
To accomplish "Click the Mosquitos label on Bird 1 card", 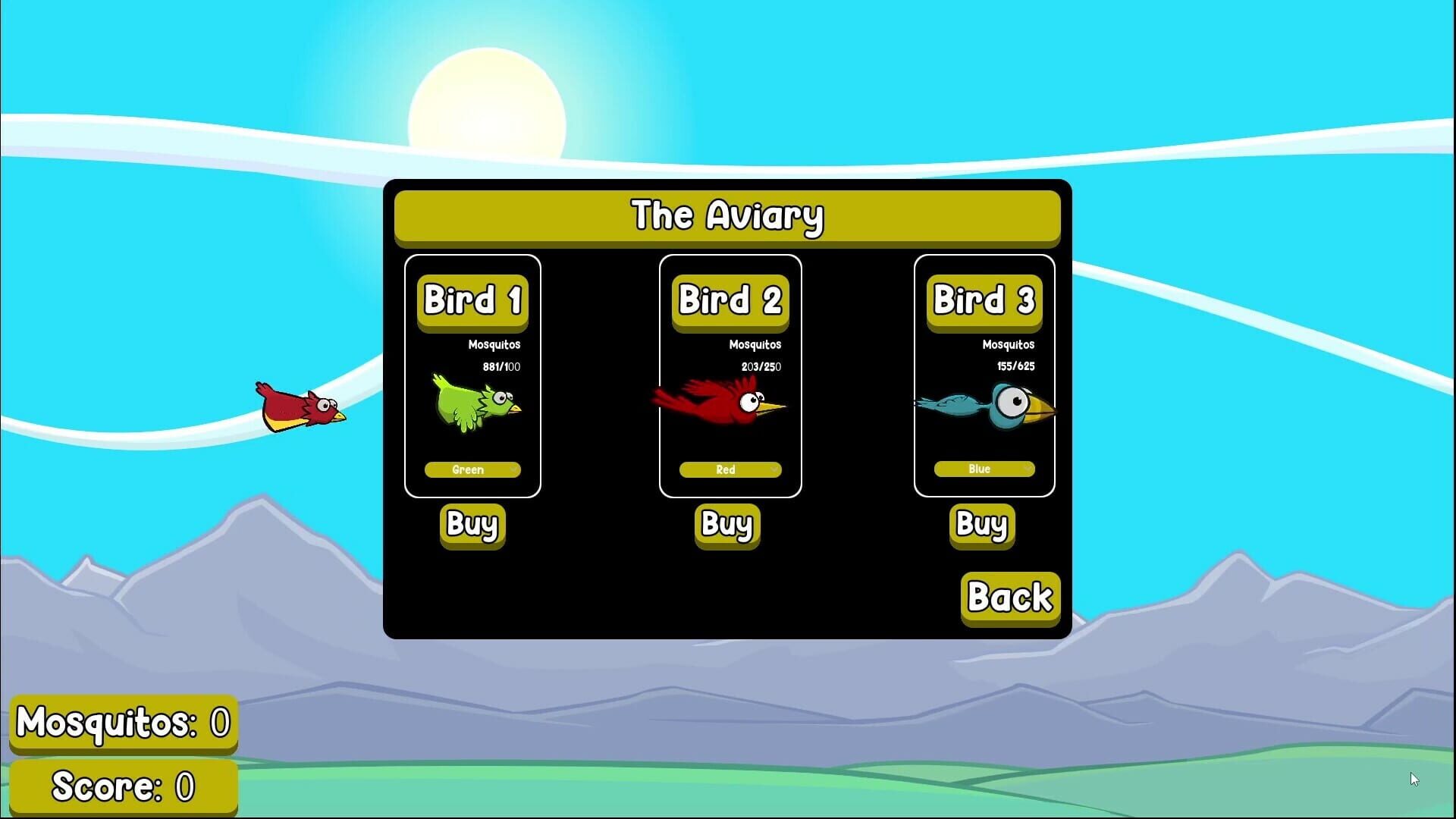I will (494, 344).
